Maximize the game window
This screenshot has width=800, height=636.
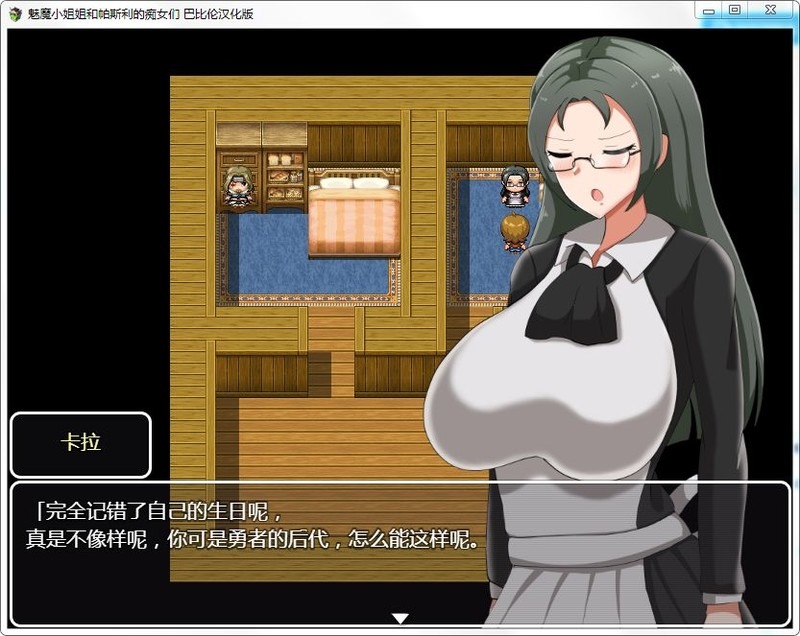coord(735,10)
